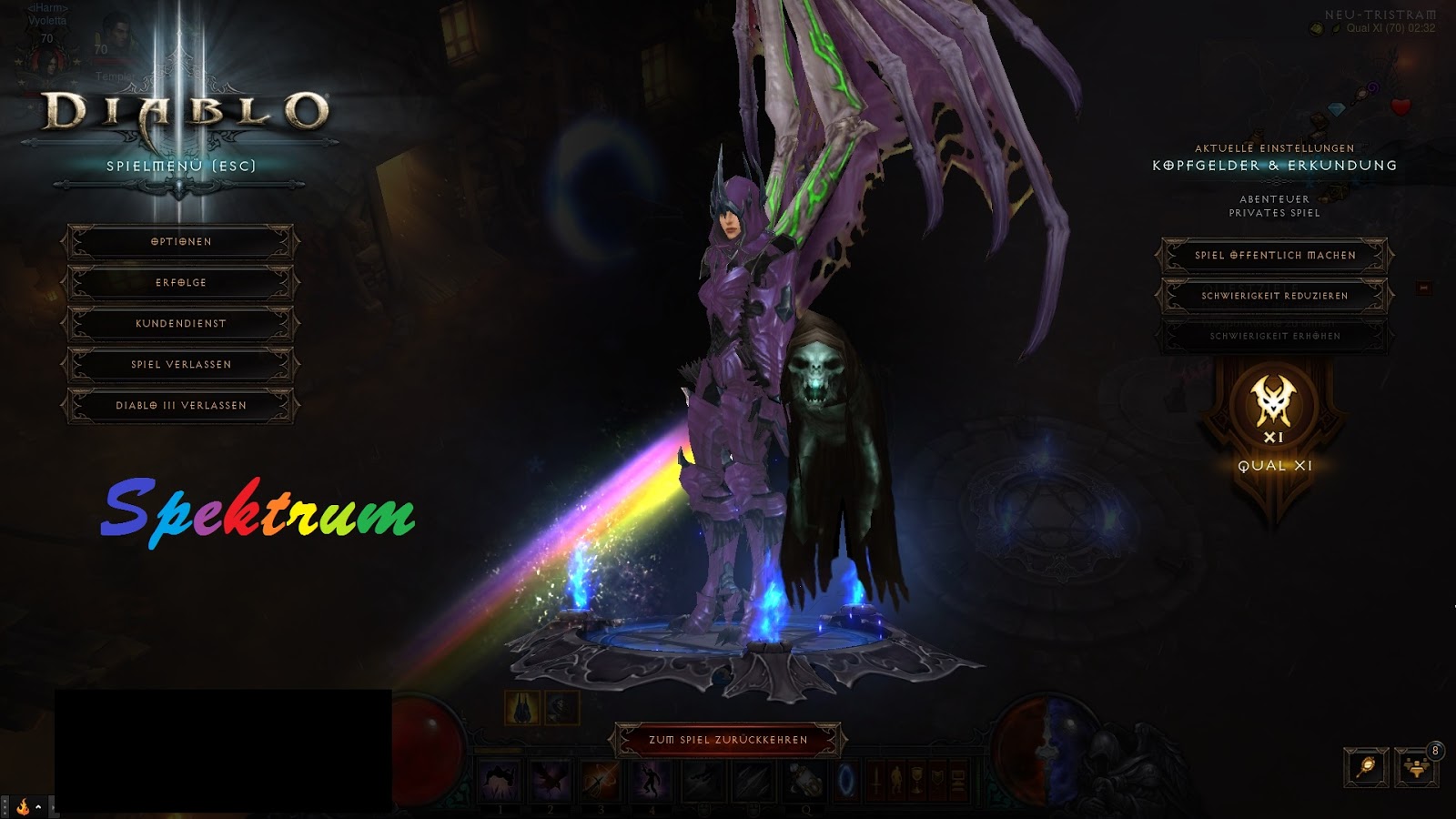Open the town portal icon on the skill bar
This screenshot has width=1456, height=819.
pyautogui.click(x=845, y=781)
